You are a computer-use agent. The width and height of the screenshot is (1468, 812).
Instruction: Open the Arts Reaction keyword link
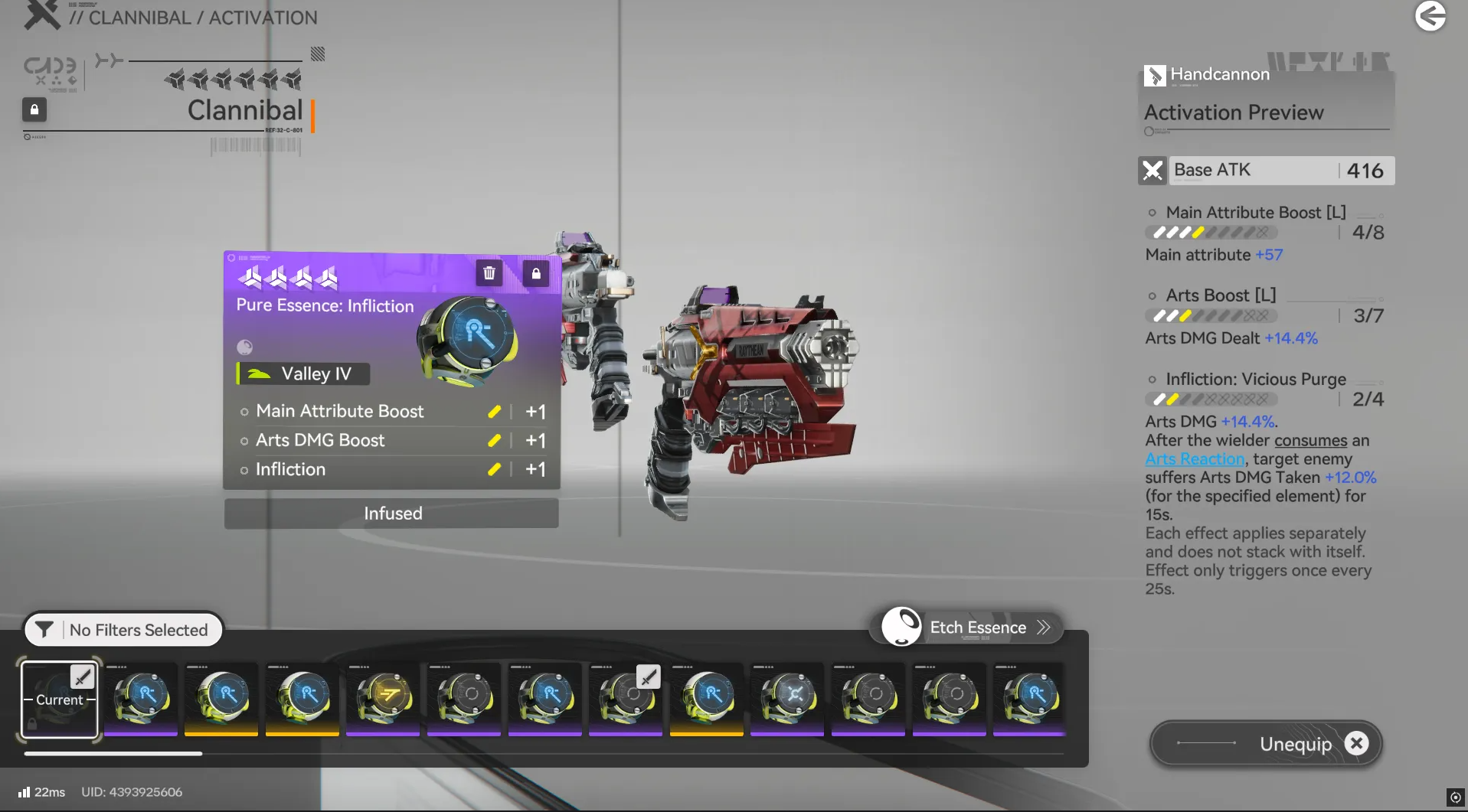coord(1195,459)
